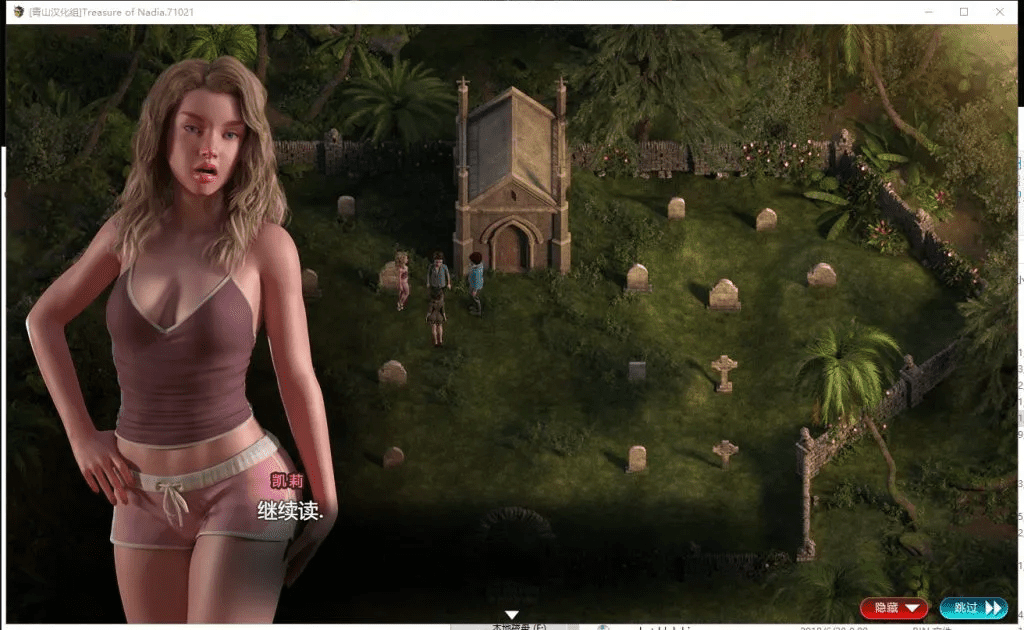Minimize the game window

pyautogui.click(x=928, y=12)
